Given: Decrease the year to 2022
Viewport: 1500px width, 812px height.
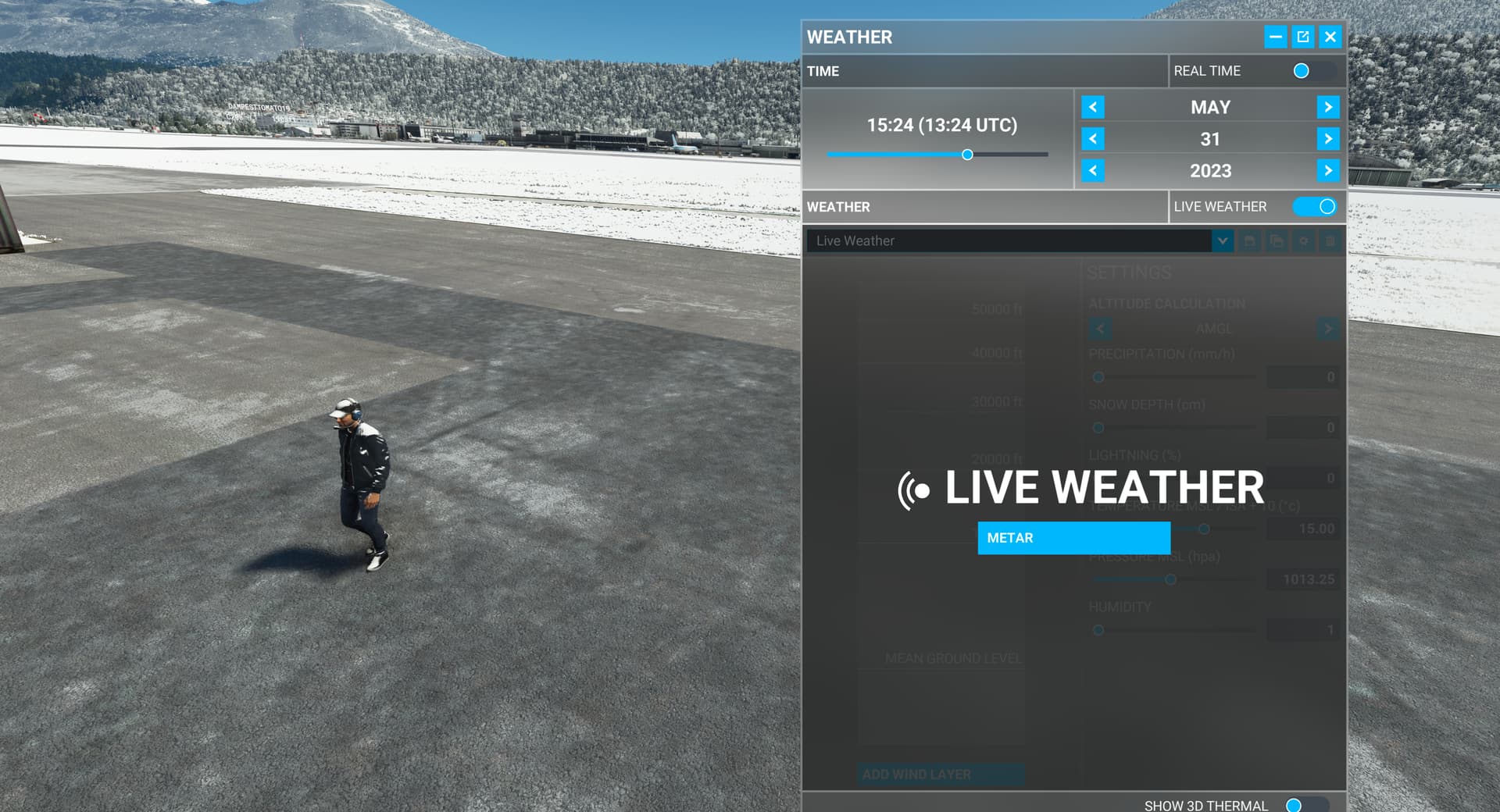Looking at the screenshot, I should click(x=1091, y=170).
